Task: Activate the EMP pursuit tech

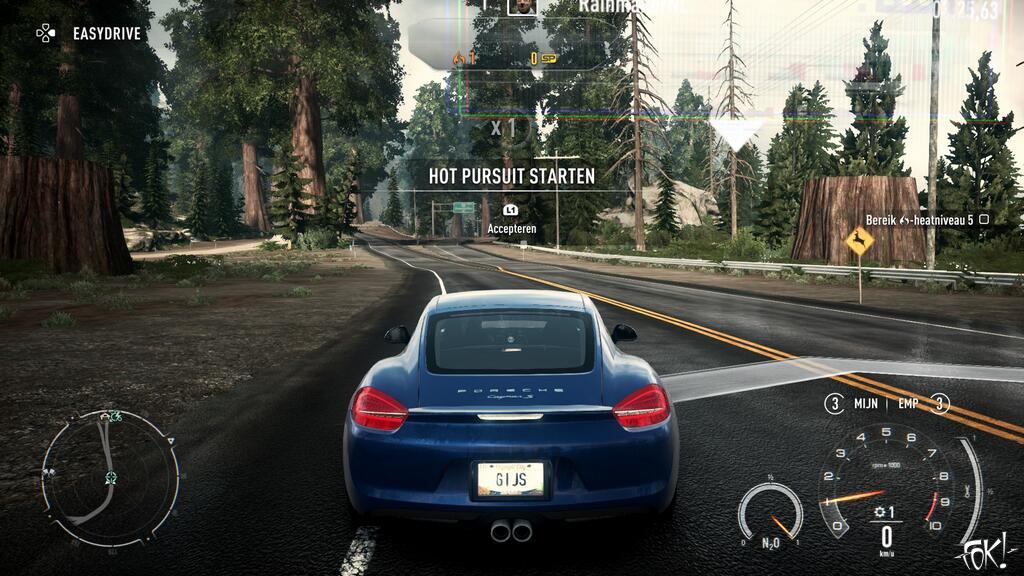Action: pos(918,404)
